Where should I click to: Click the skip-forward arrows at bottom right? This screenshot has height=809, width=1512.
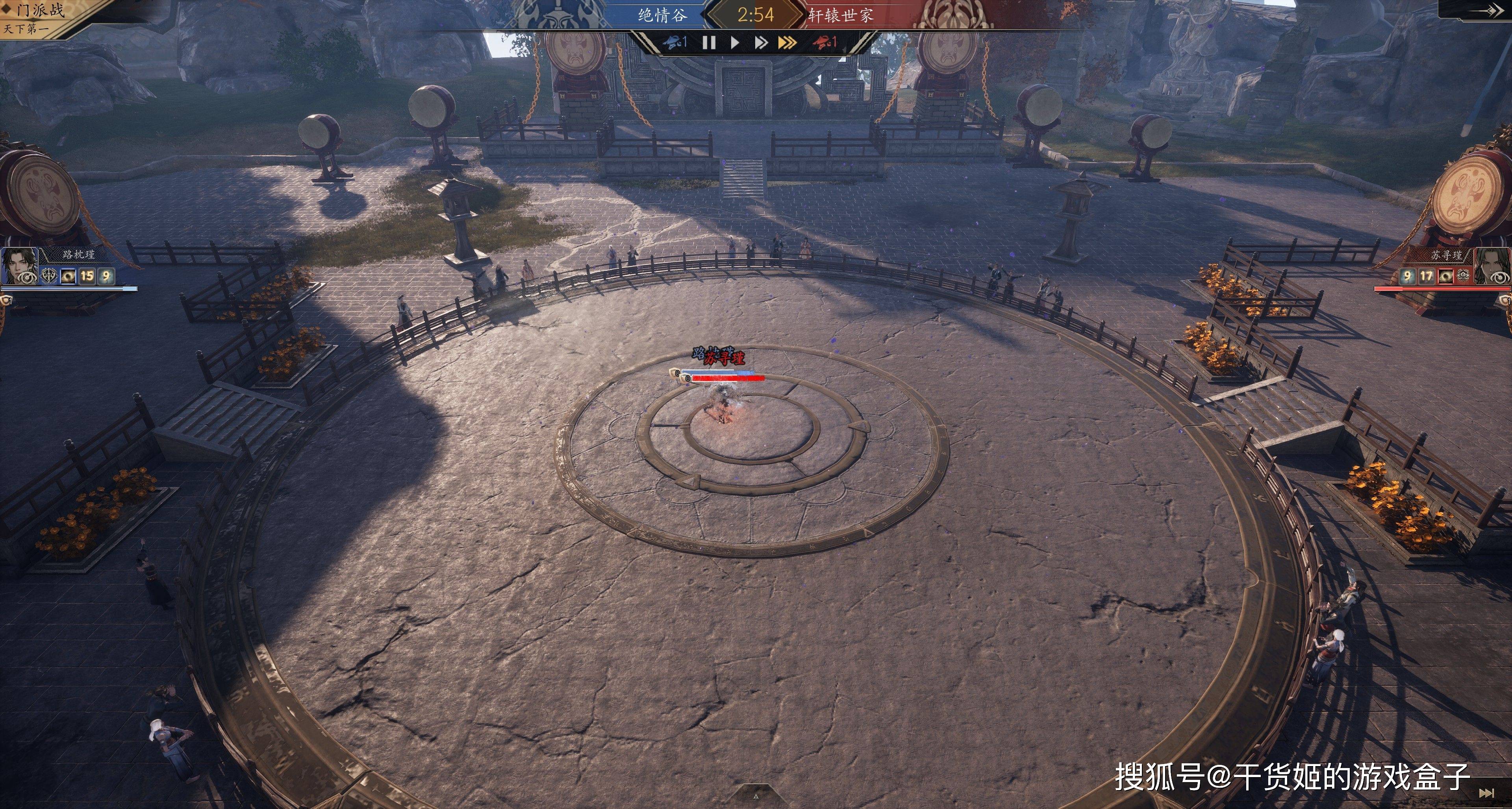click(1486, 792)
